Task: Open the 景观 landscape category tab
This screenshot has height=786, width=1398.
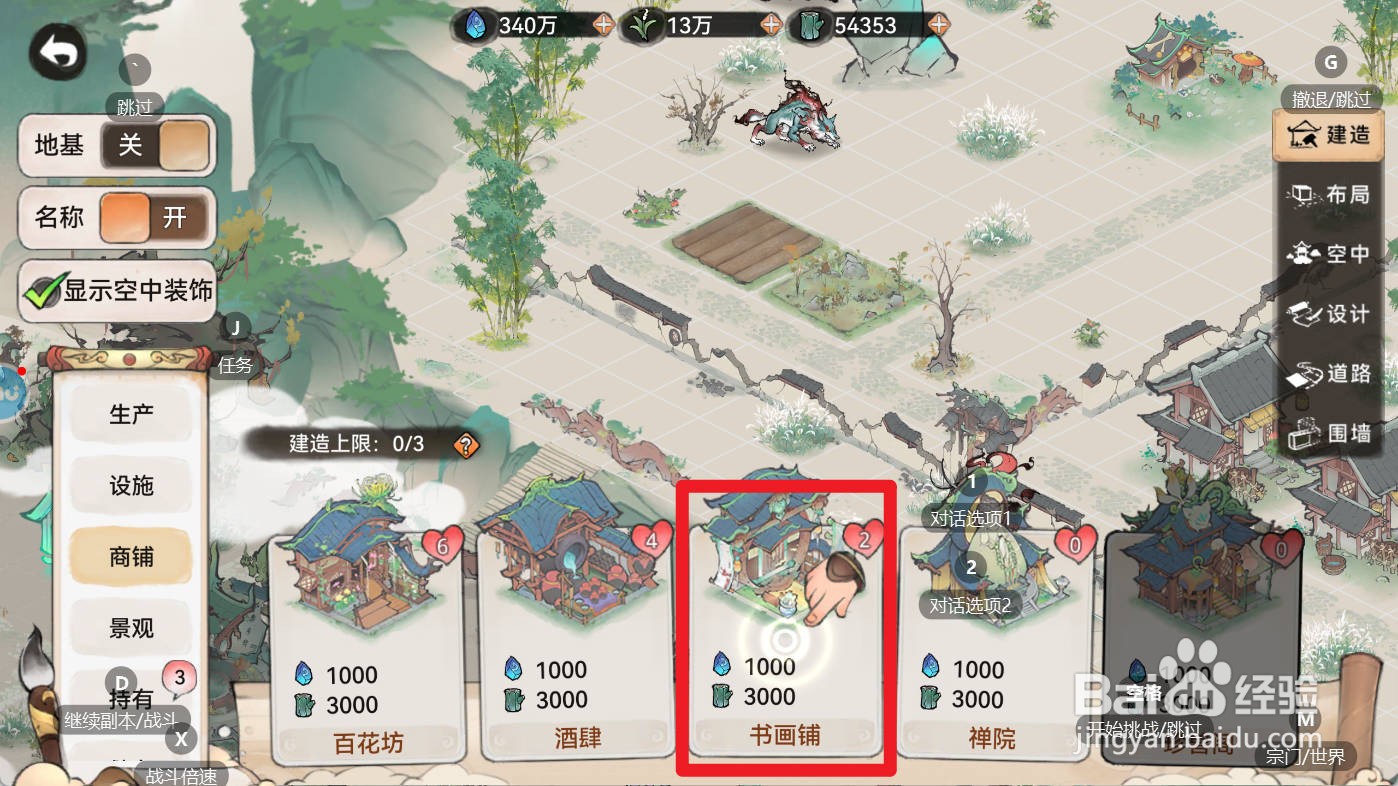Action: pyautogui.click(x=129, y=627)
